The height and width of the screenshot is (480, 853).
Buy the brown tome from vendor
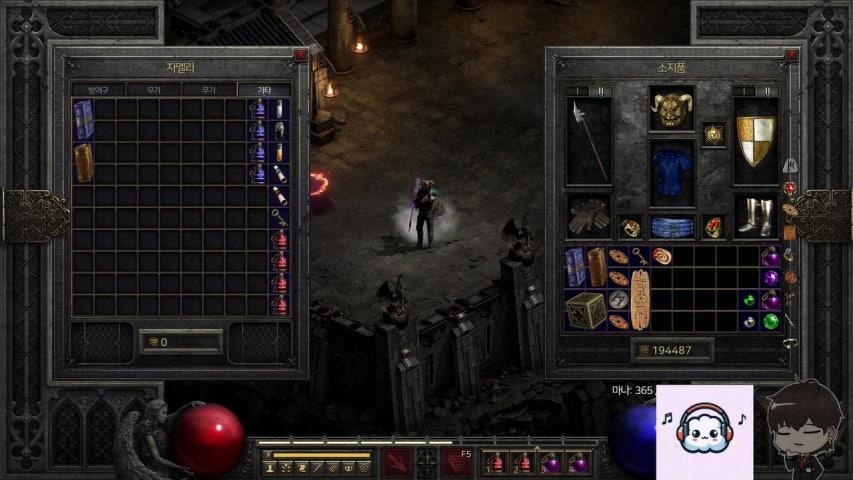[x=84, y=162]
